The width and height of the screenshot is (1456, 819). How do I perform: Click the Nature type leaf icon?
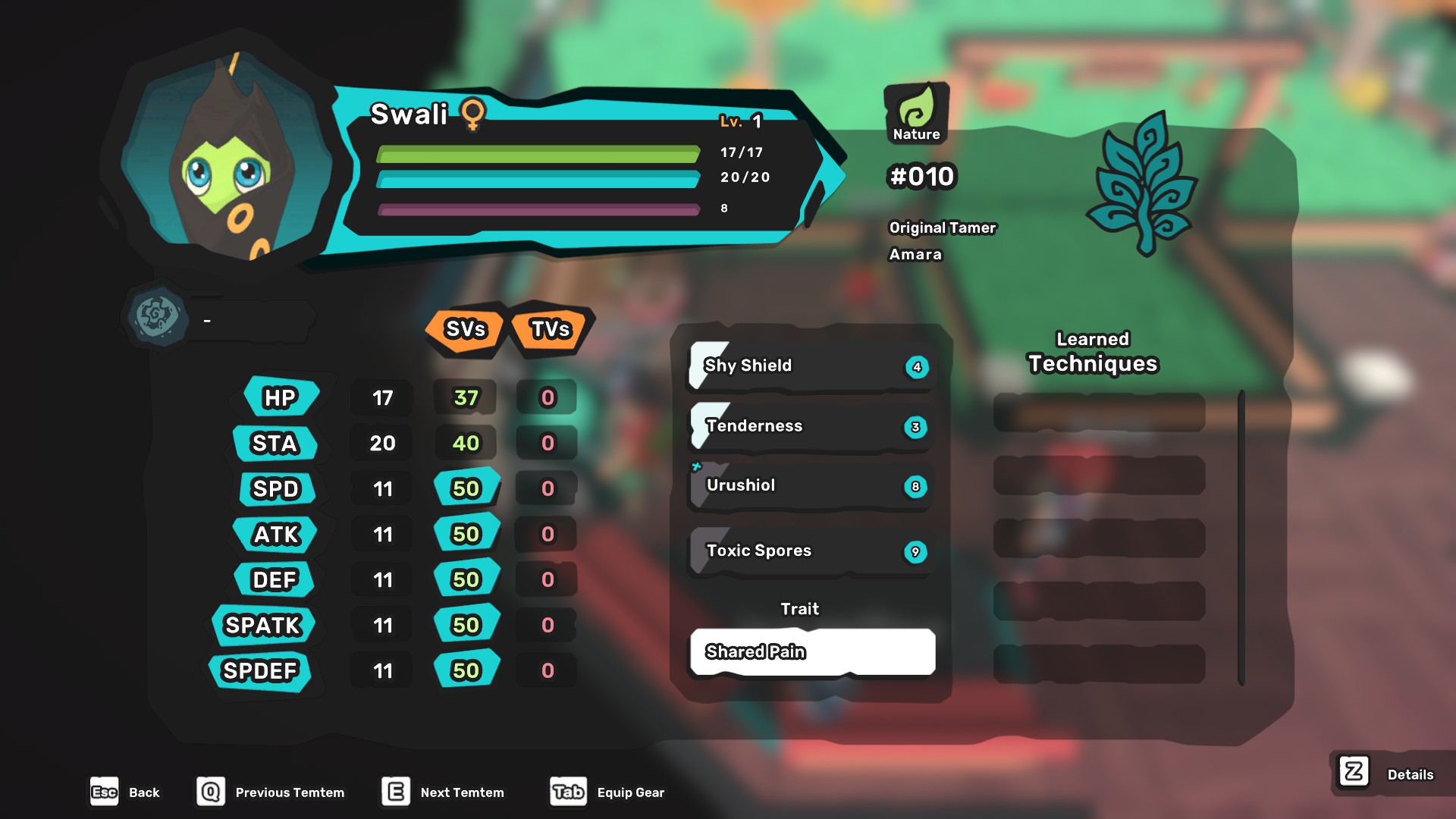coord(917,111)
